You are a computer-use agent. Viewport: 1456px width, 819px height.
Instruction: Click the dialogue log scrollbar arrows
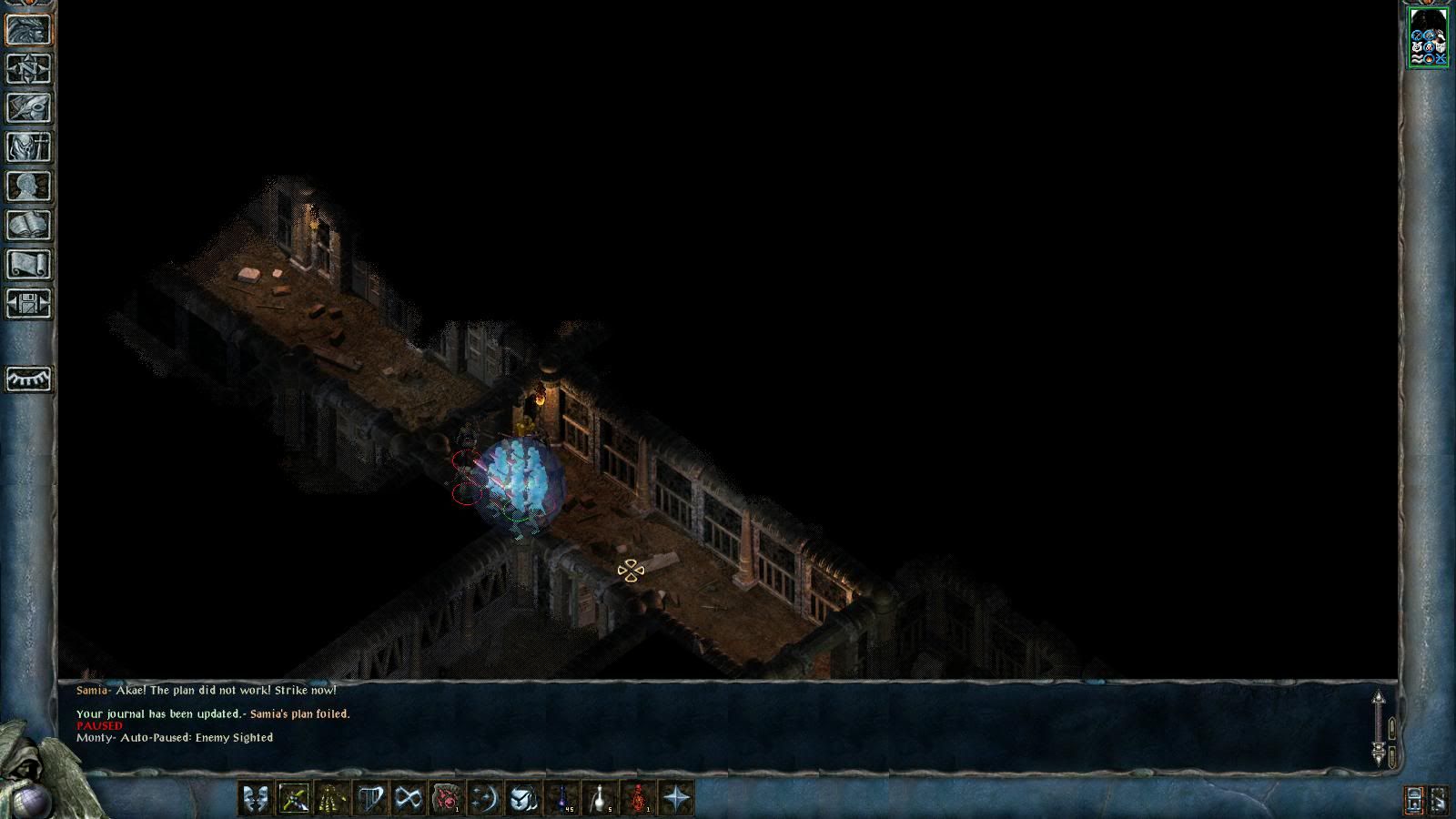click(1378, 727)
